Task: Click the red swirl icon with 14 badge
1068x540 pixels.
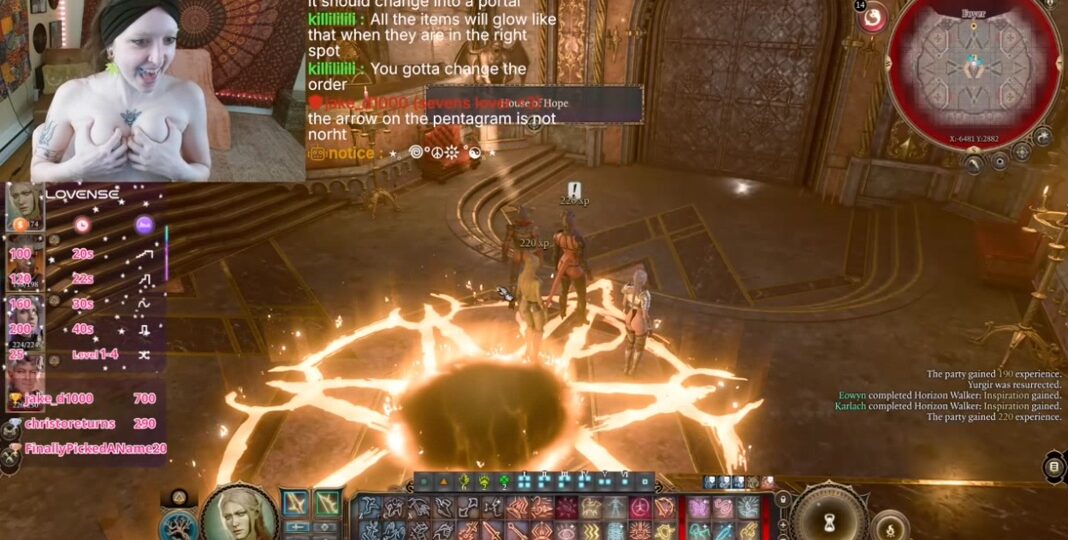Action: [x=873, y=18]
